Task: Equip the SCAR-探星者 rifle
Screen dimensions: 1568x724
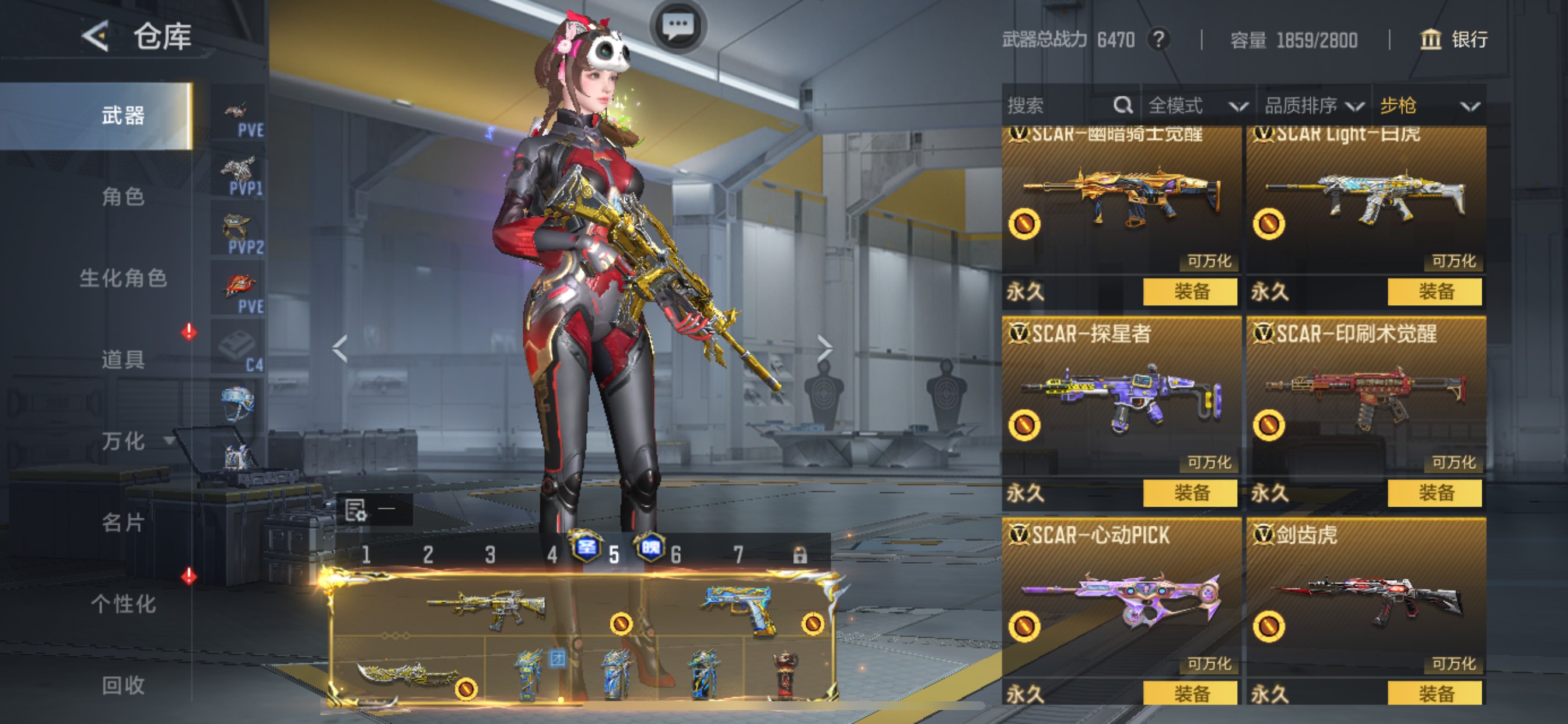Action: point(1190,493)
